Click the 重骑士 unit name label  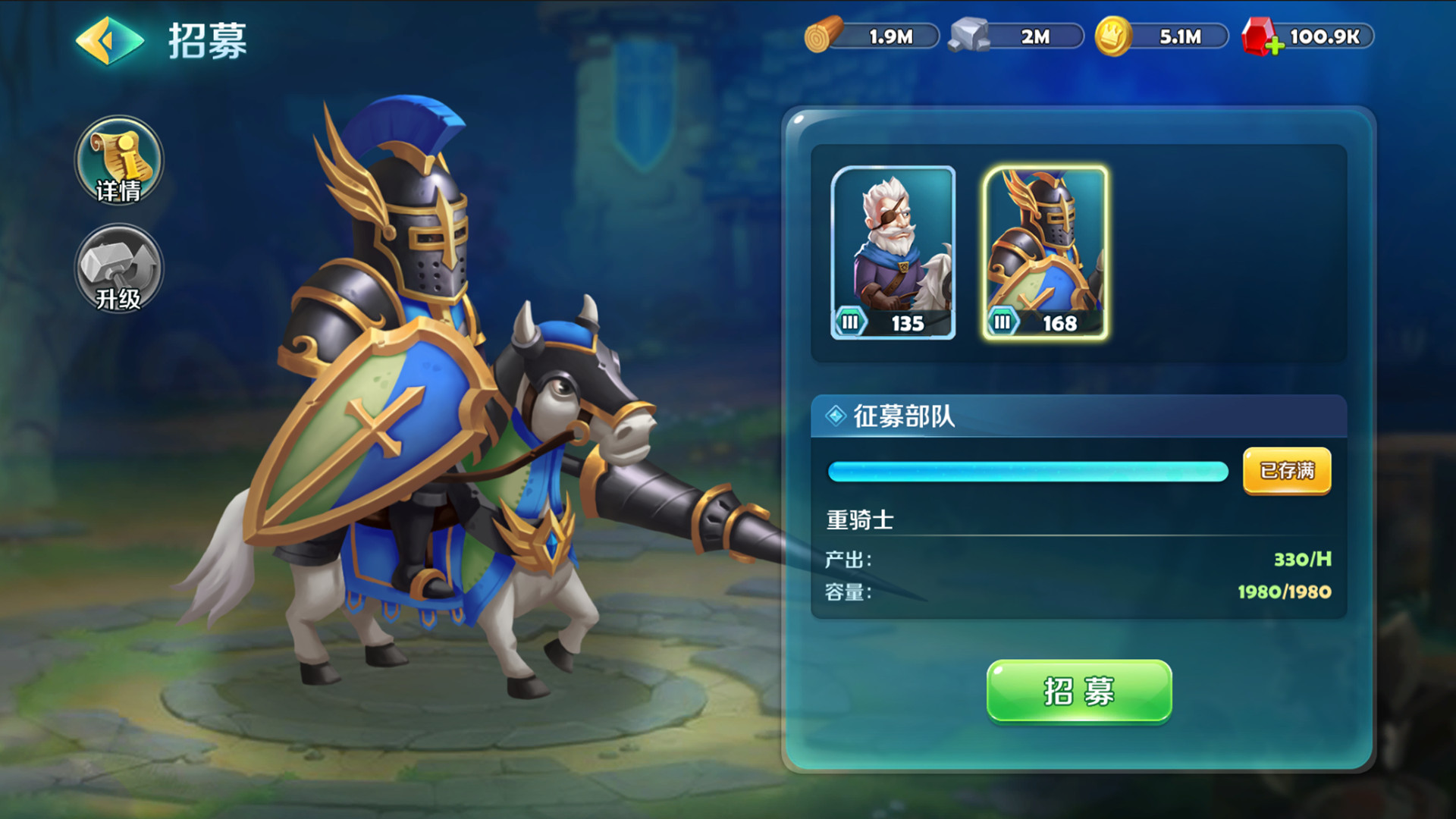tap(861, 519)
